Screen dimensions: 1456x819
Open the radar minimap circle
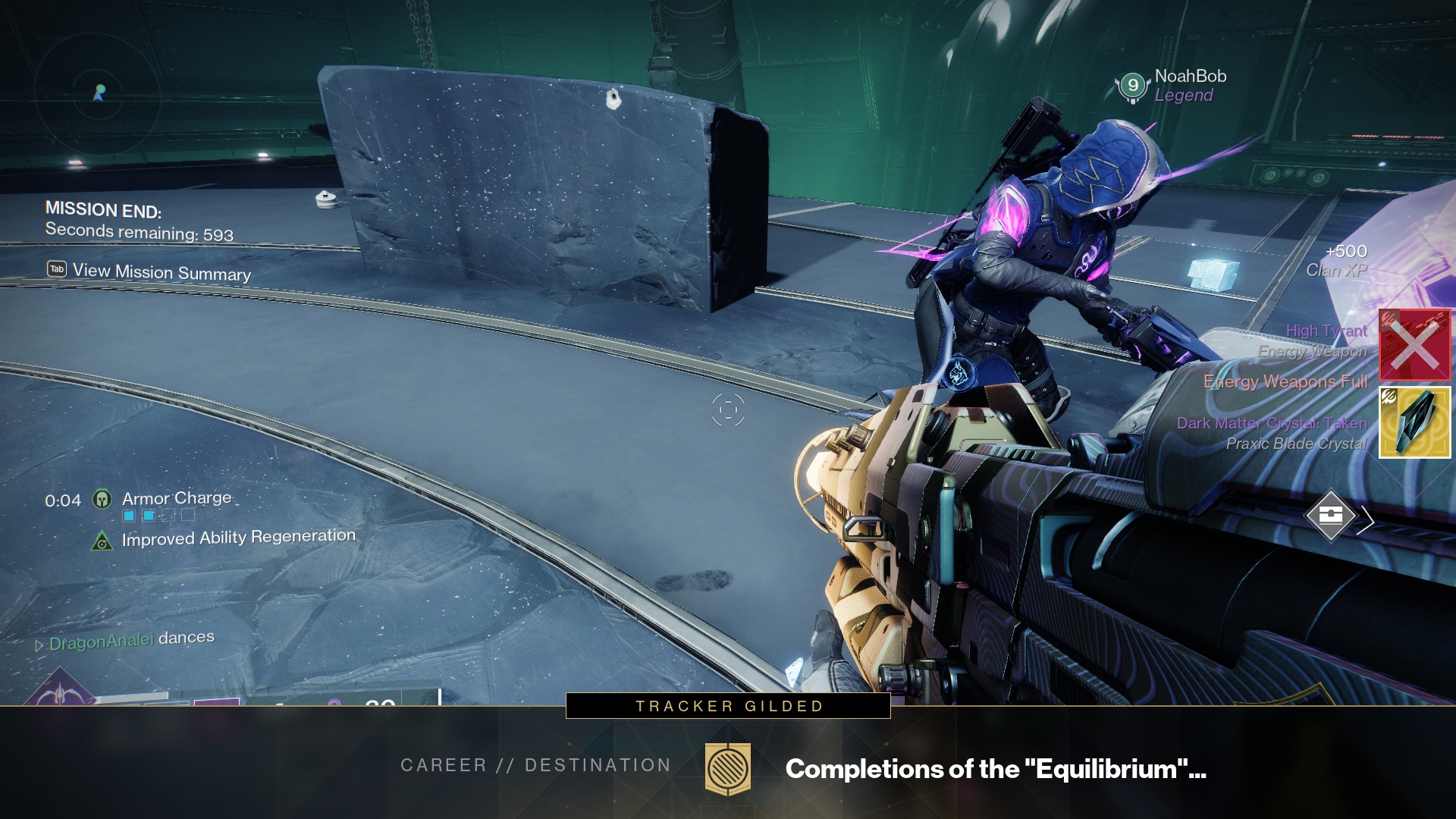(98, 93)
